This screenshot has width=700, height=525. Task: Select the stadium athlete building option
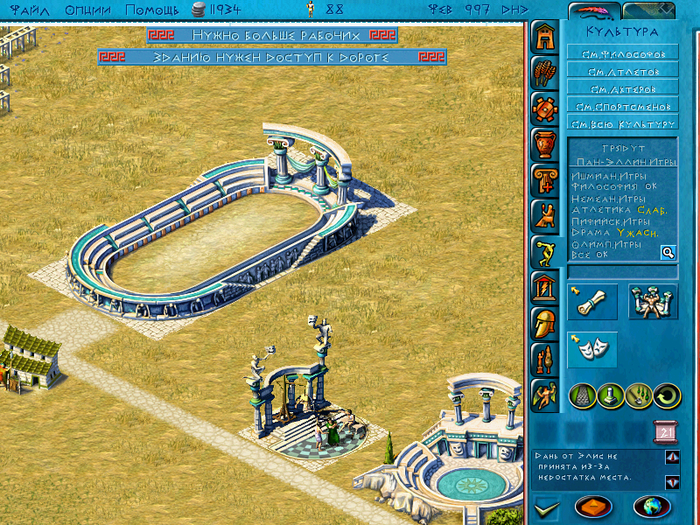pos(652,300)
